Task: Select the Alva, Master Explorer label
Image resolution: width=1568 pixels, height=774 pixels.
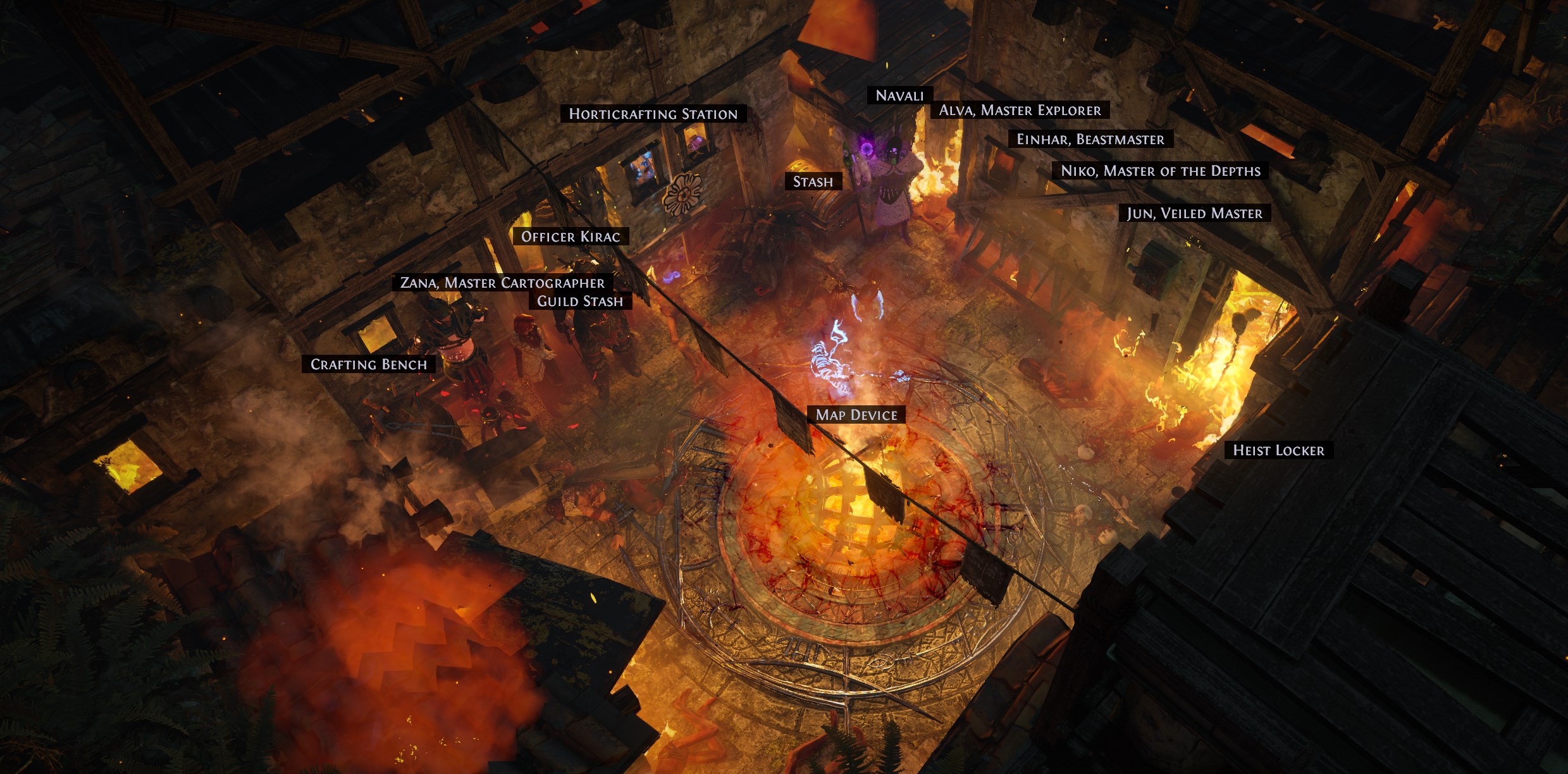Action: (1020, 110)
